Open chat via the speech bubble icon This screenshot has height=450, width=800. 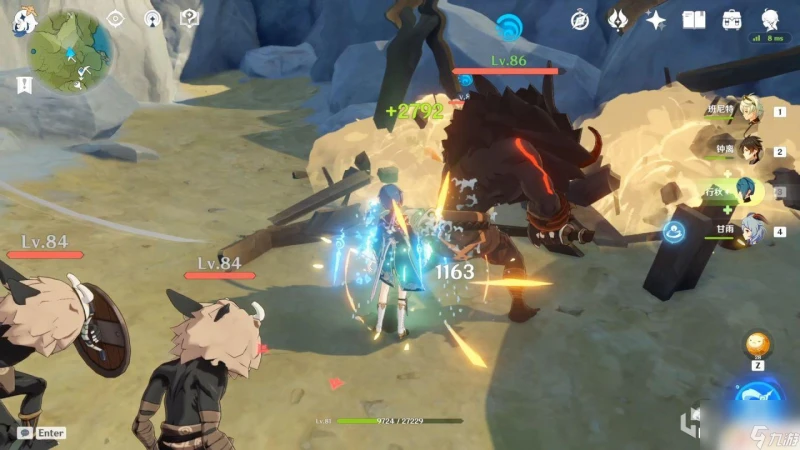pos(23,433)
